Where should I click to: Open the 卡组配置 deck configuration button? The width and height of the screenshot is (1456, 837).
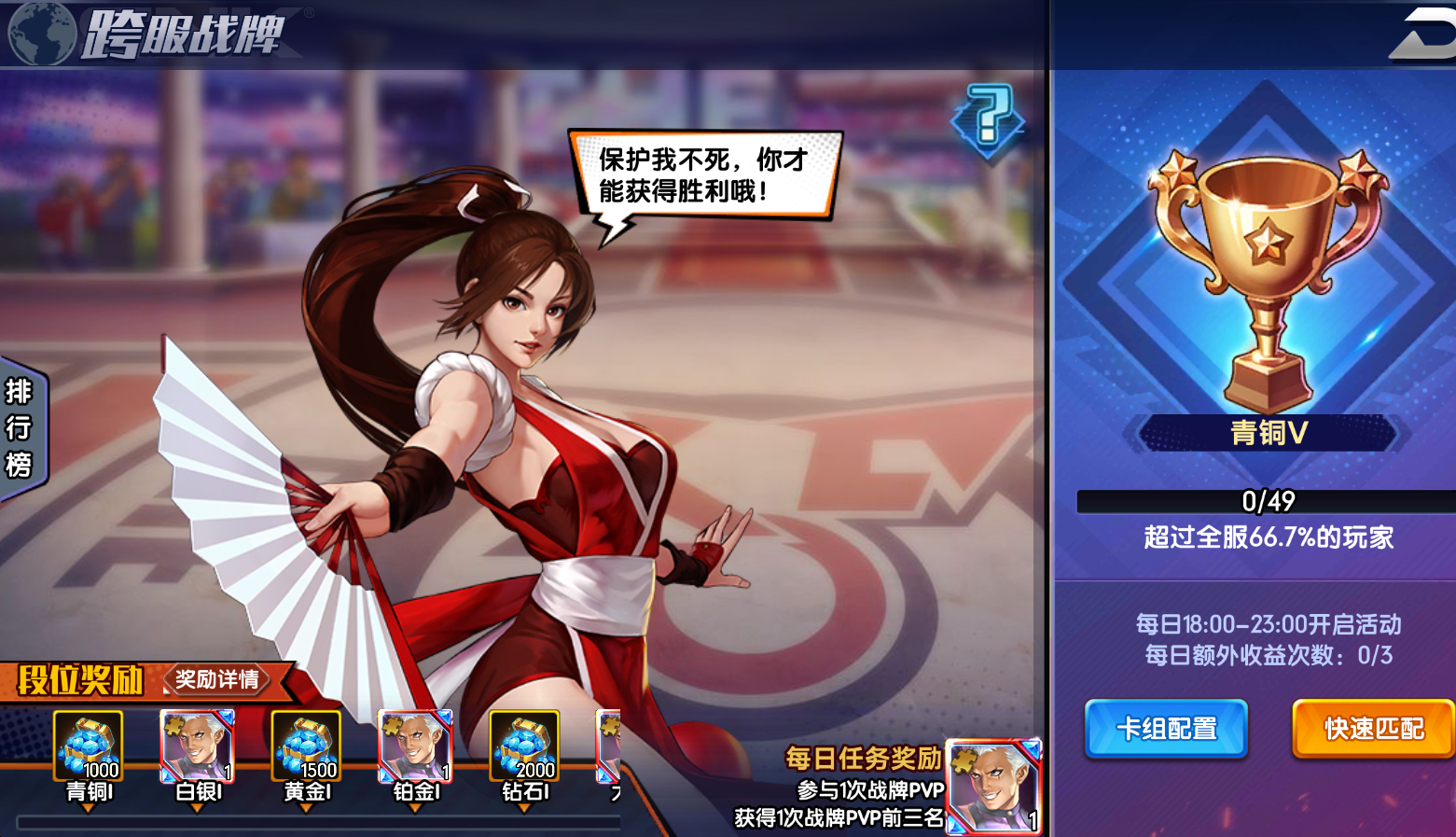(x=1165, y=729)
